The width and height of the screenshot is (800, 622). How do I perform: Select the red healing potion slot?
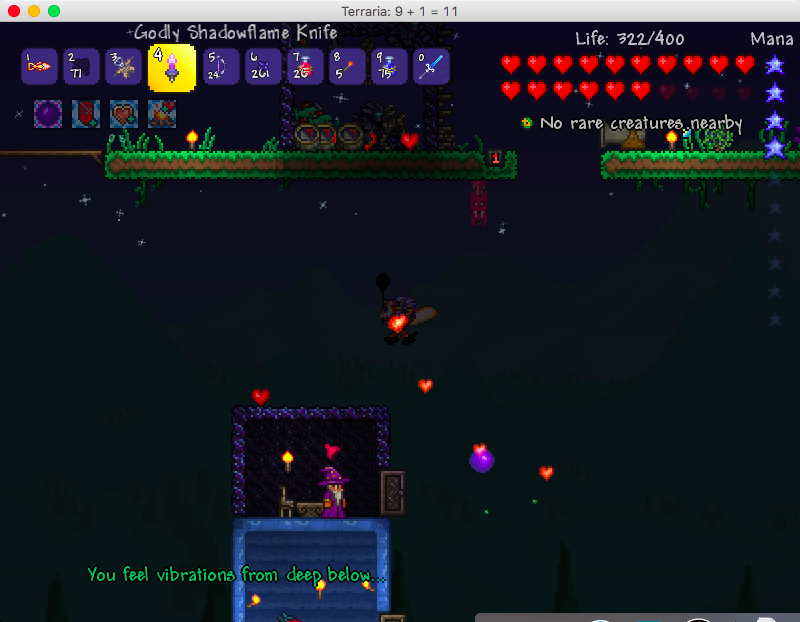click(x=305, y=67)
